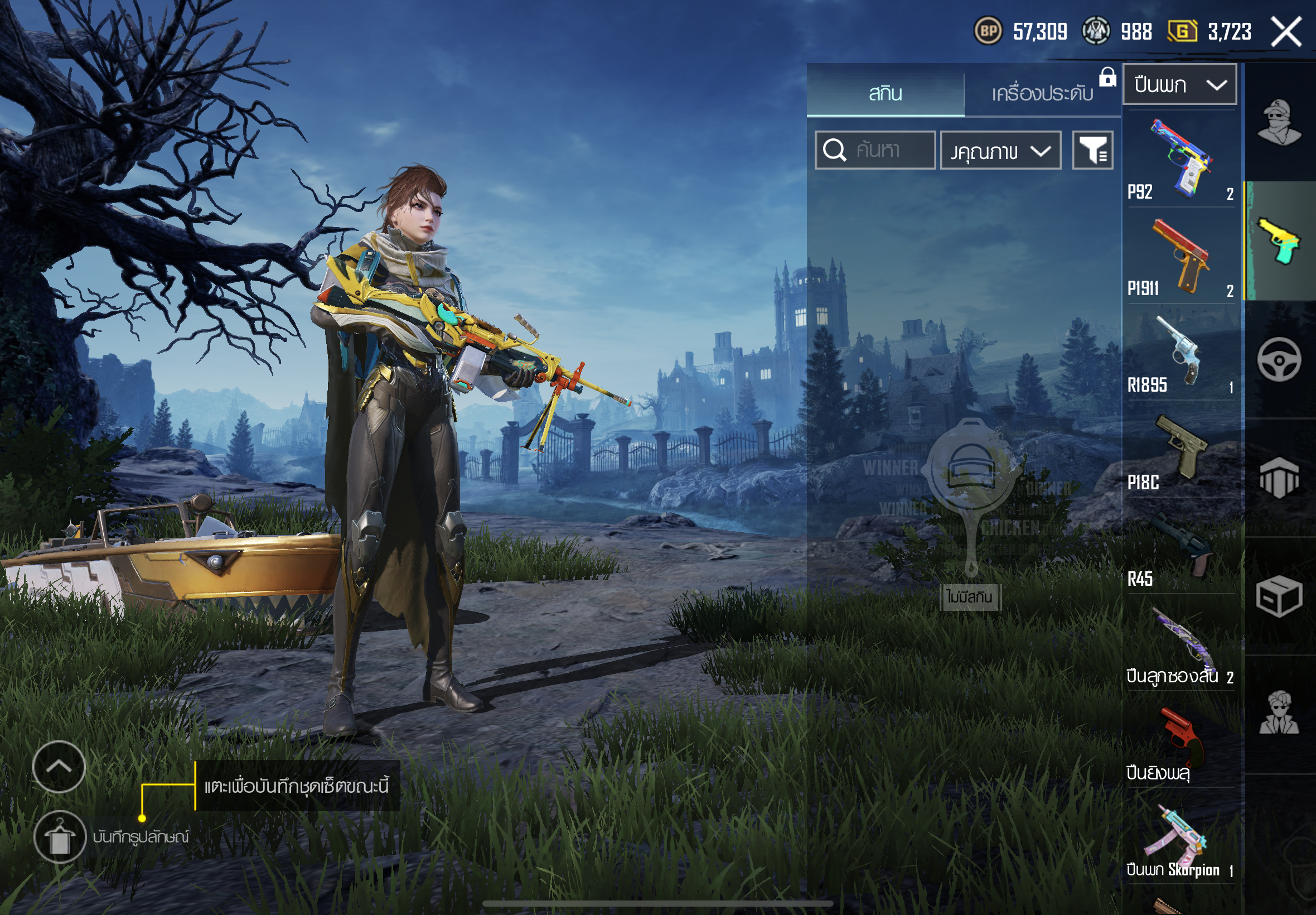Screen dimensions: 1316x915
Task: Open the ปืนพก weapon category dropdown
Action: click(1179, 85)
